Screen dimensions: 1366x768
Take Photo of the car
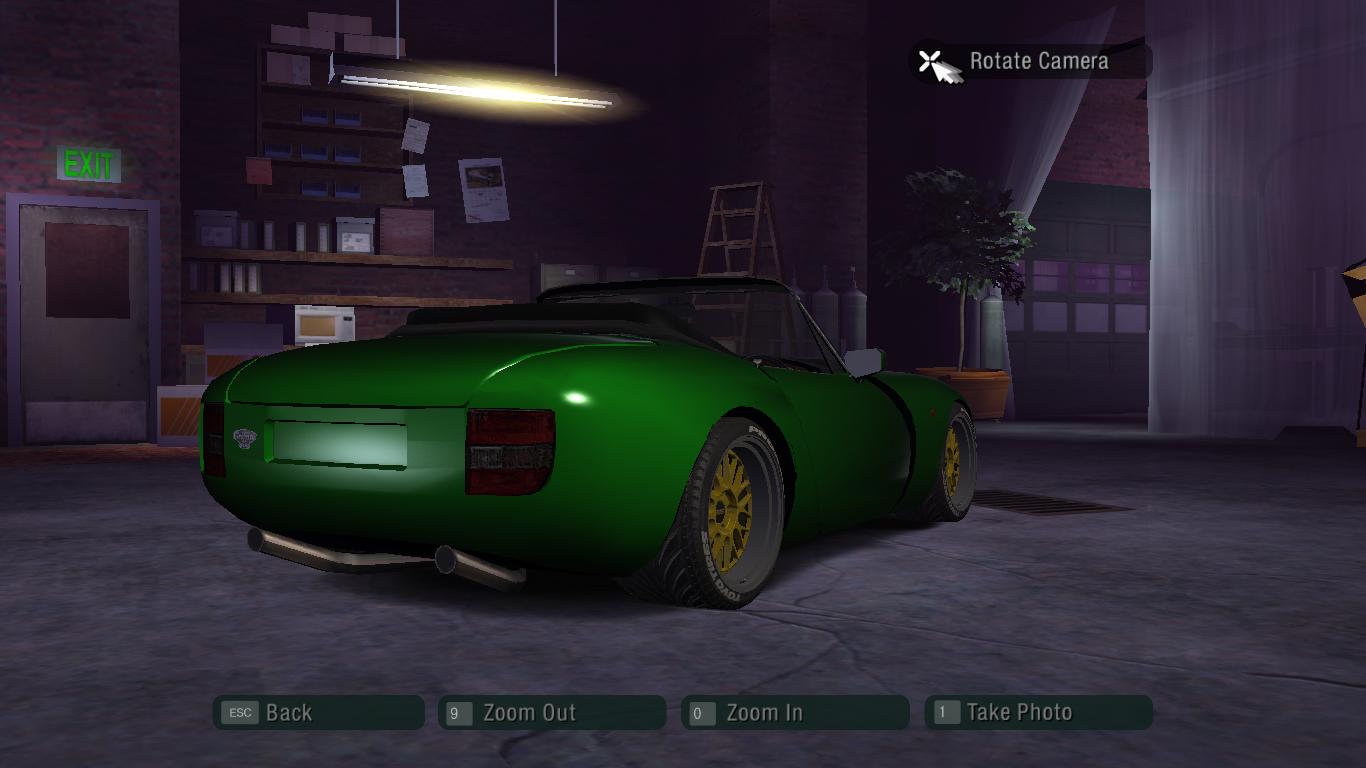click(1038, 713)
